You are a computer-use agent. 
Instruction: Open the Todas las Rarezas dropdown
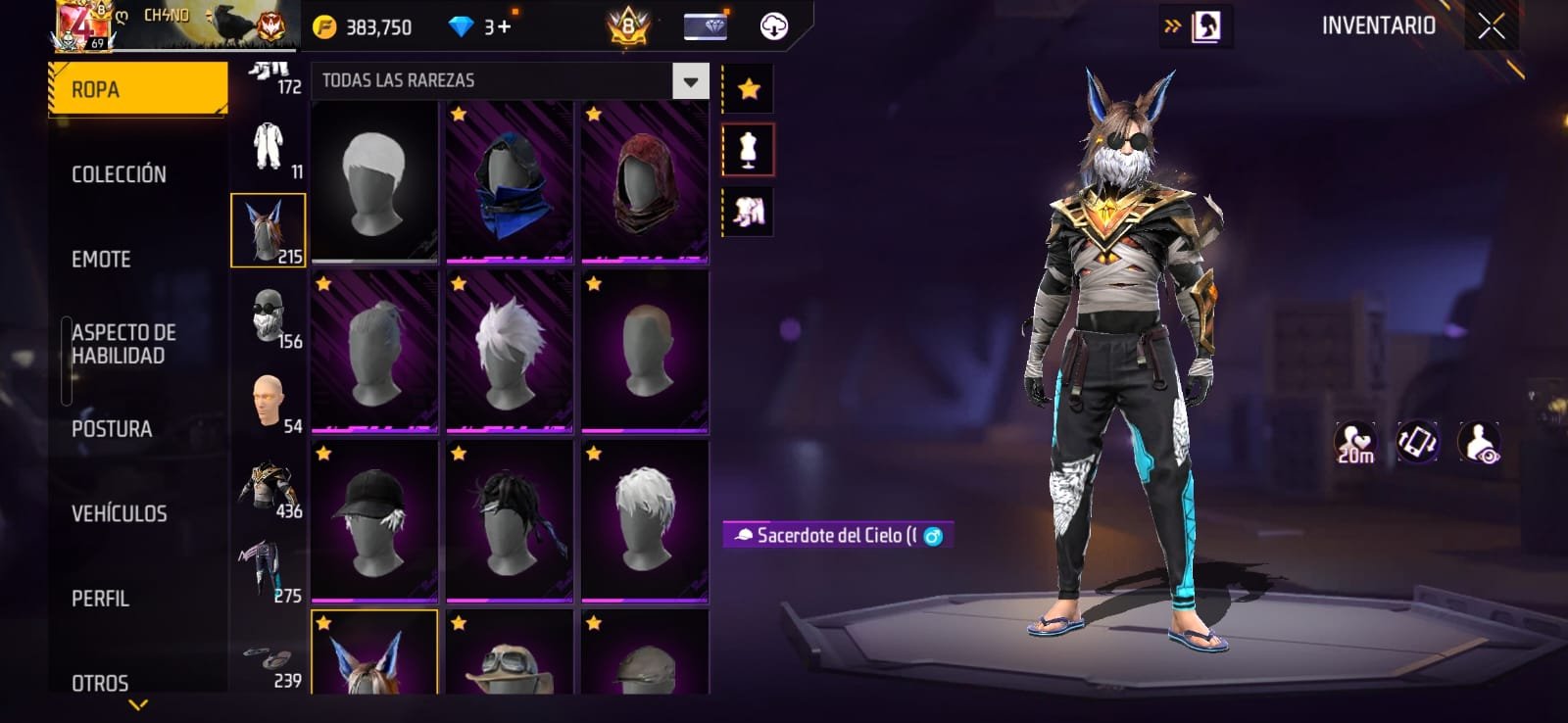click(690, 81)
